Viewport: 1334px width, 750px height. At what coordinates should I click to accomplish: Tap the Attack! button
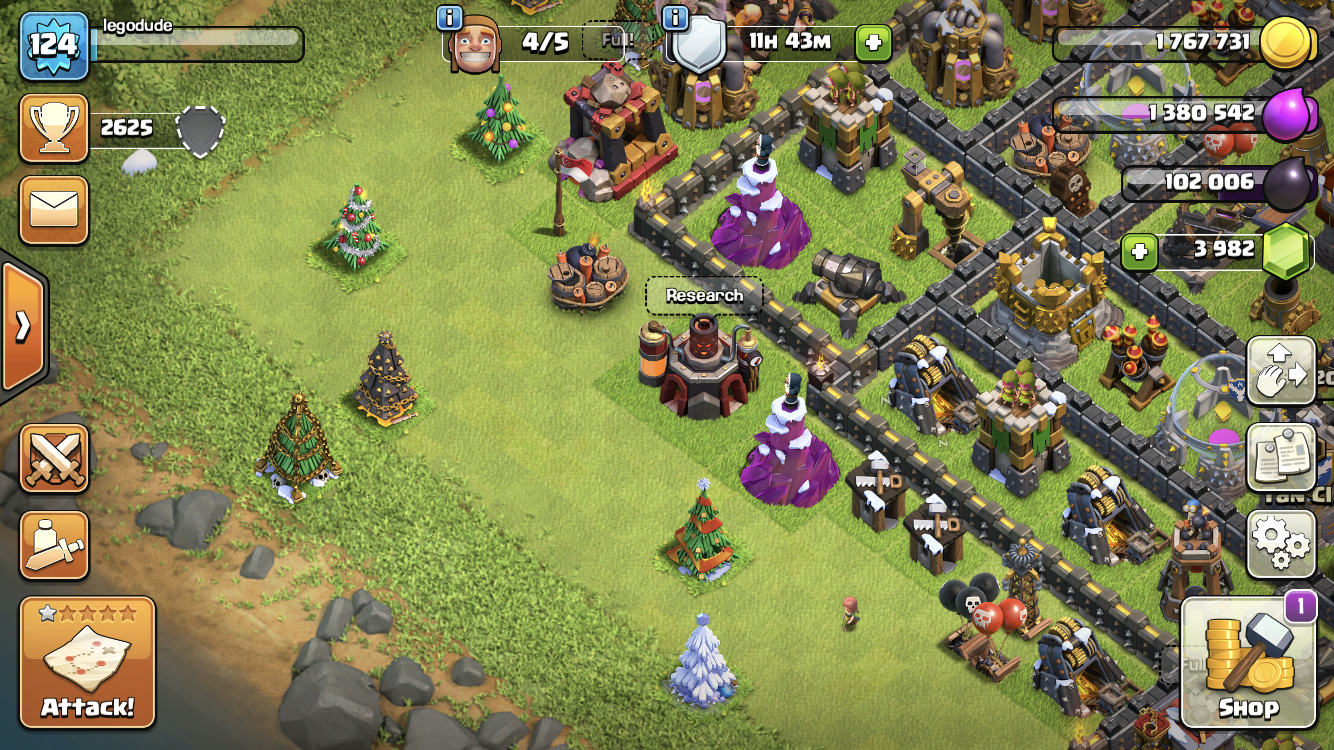pos(87,662)
